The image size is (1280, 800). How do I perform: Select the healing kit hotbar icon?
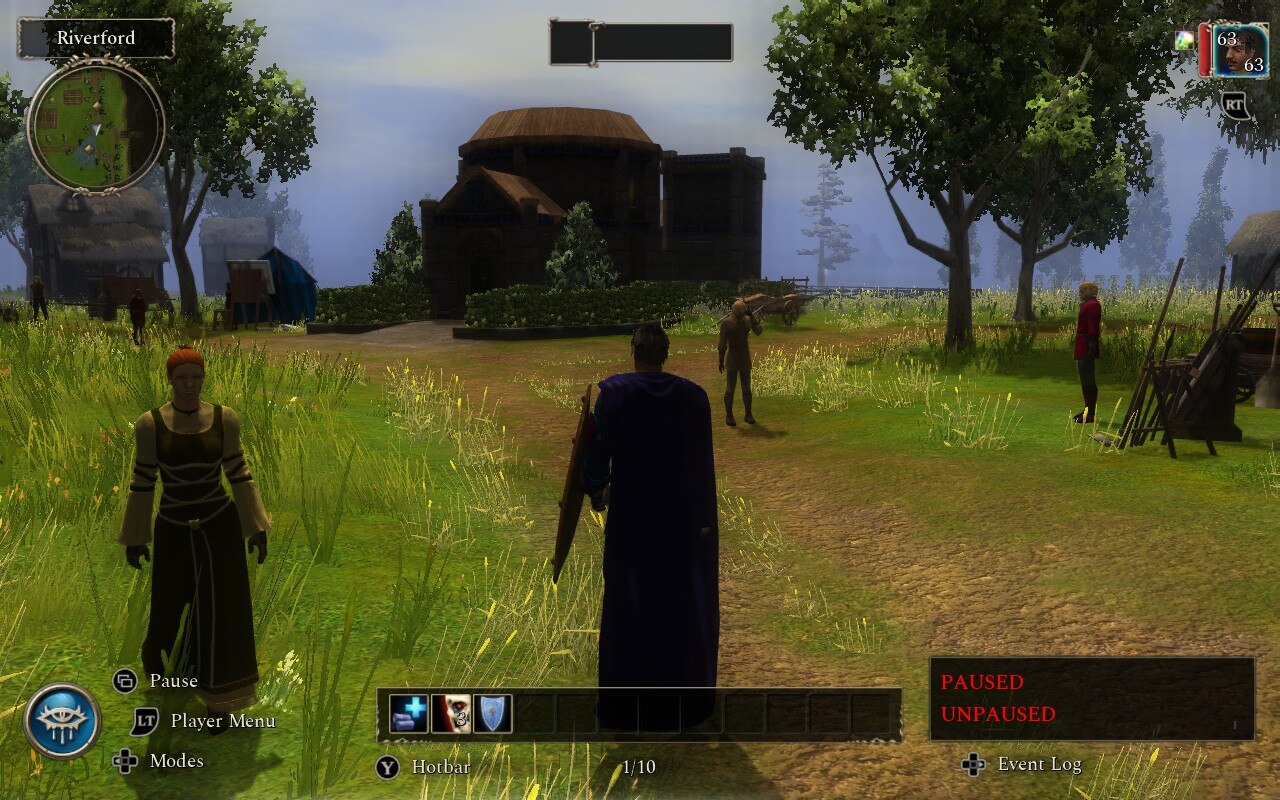[x=408, y=712]
